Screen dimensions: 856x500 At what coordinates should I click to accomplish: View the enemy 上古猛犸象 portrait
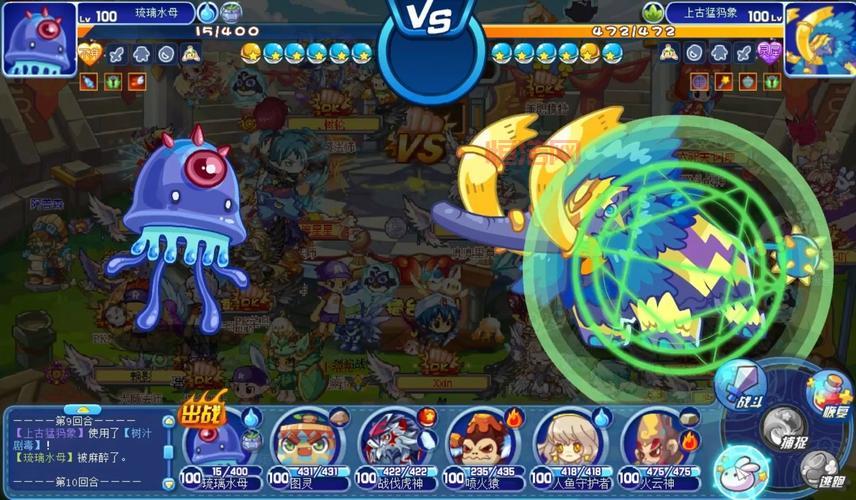818,38
